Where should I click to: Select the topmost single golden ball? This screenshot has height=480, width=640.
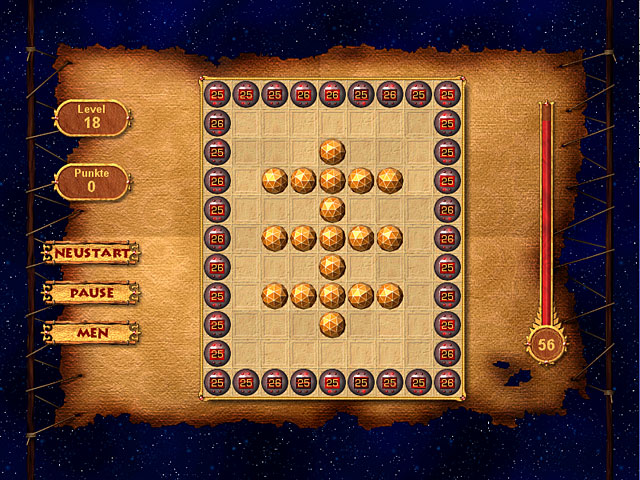click(332, 152)
